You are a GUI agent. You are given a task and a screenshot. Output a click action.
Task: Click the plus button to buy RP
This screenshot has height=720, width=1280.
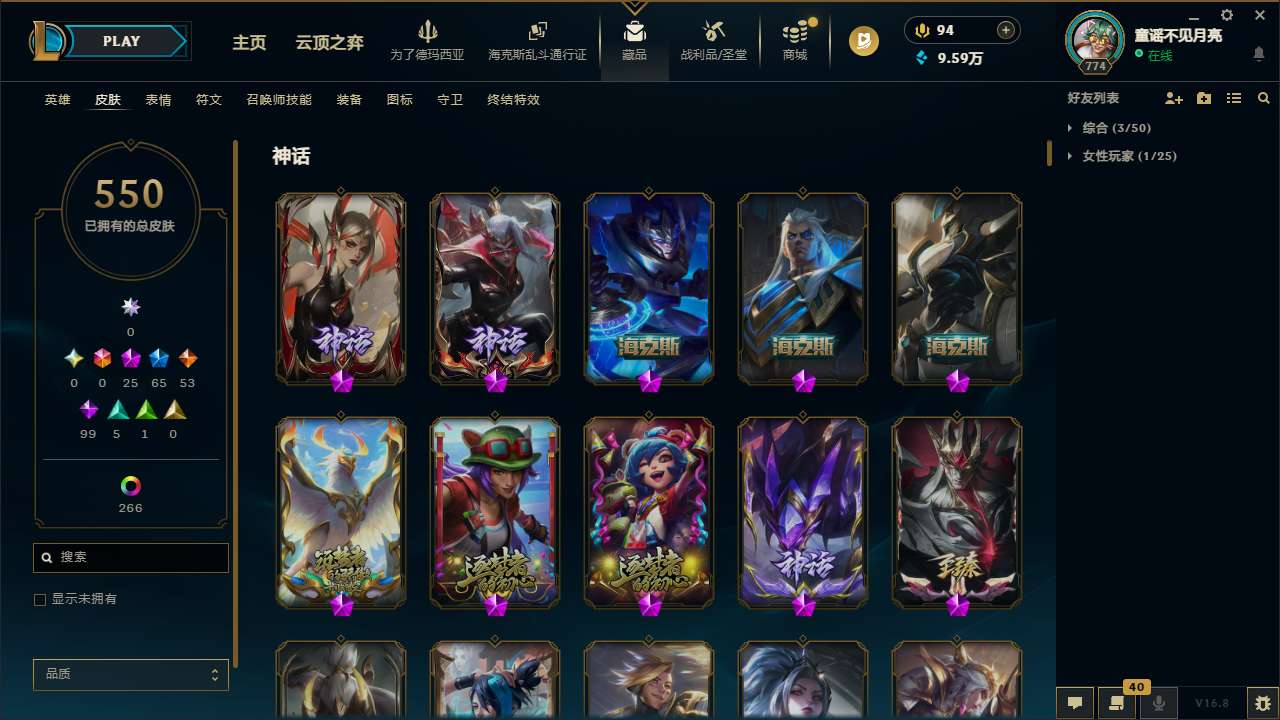pyautogui.click(x=1007, y=30)
